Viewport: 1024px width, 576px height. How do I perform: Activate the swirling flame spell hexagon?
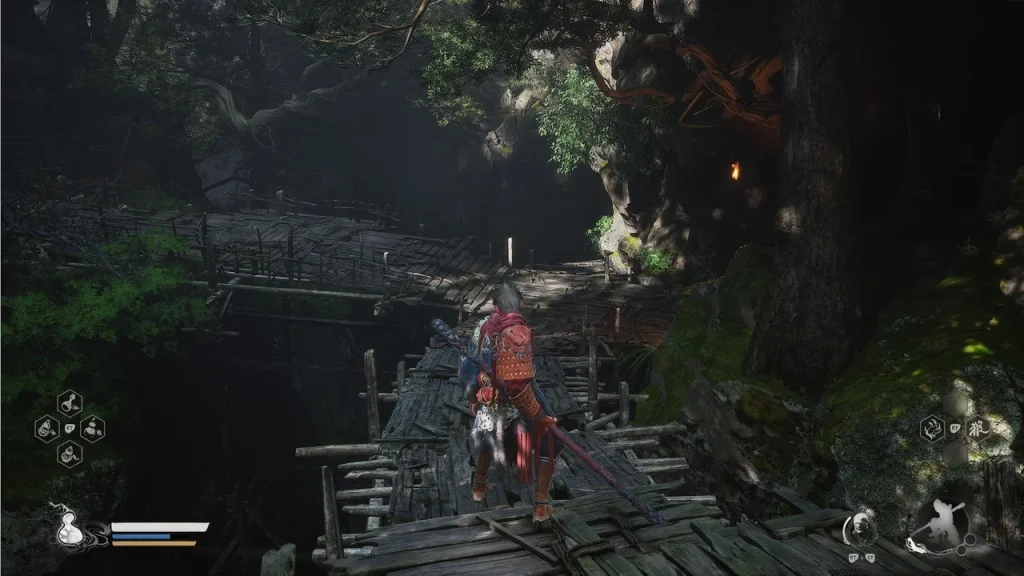932,429
